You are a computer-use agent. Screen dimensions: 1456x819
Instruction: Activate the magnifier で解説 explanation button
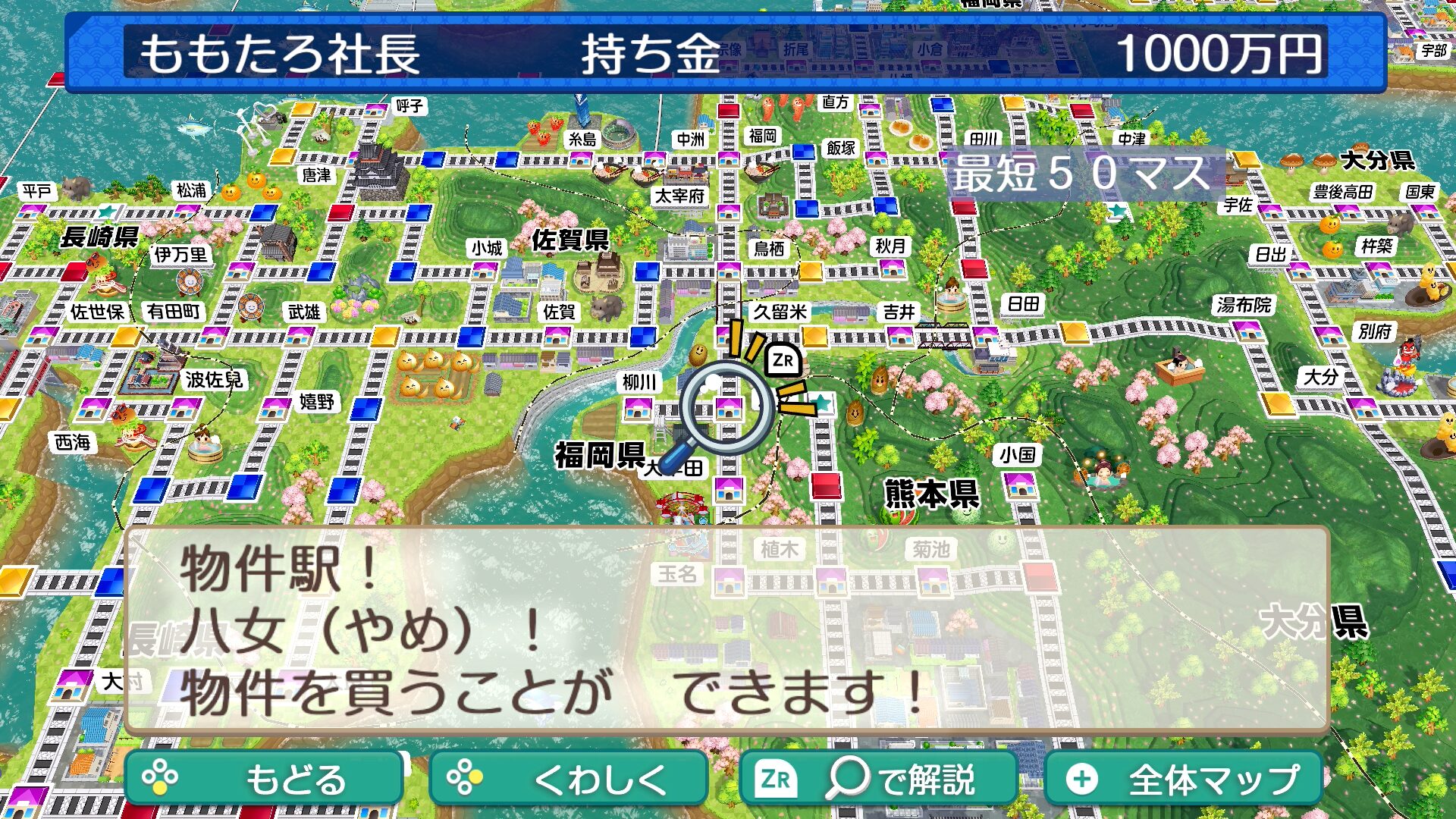878,779
